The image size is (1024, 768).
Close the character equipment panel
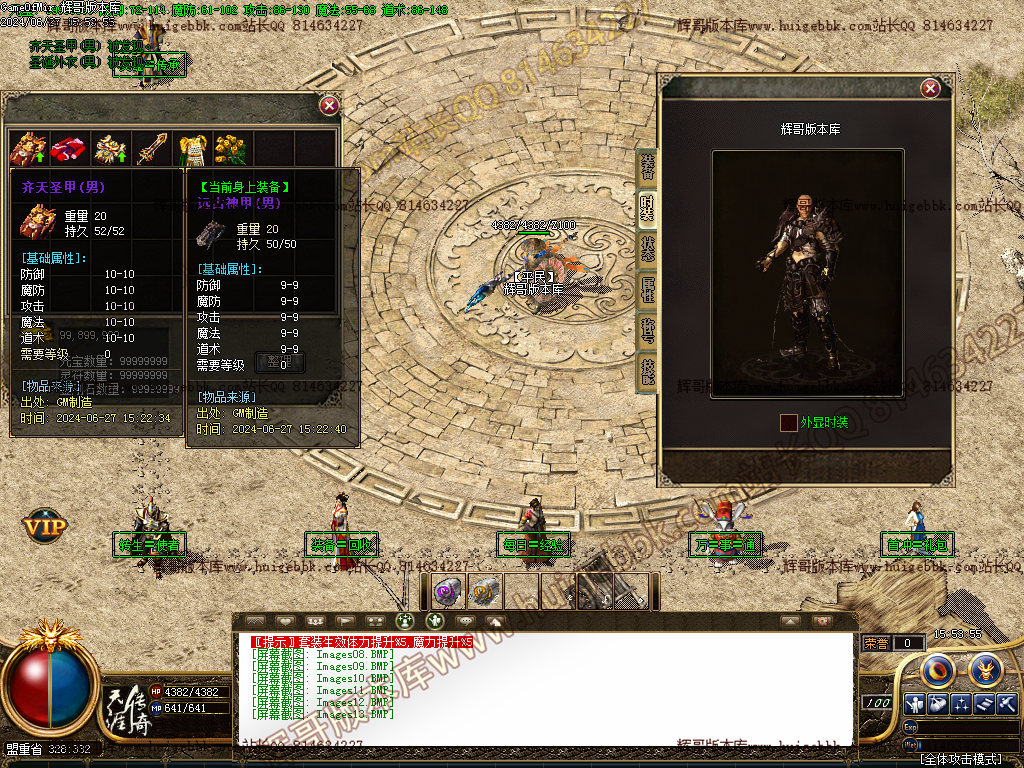(930, 89)
